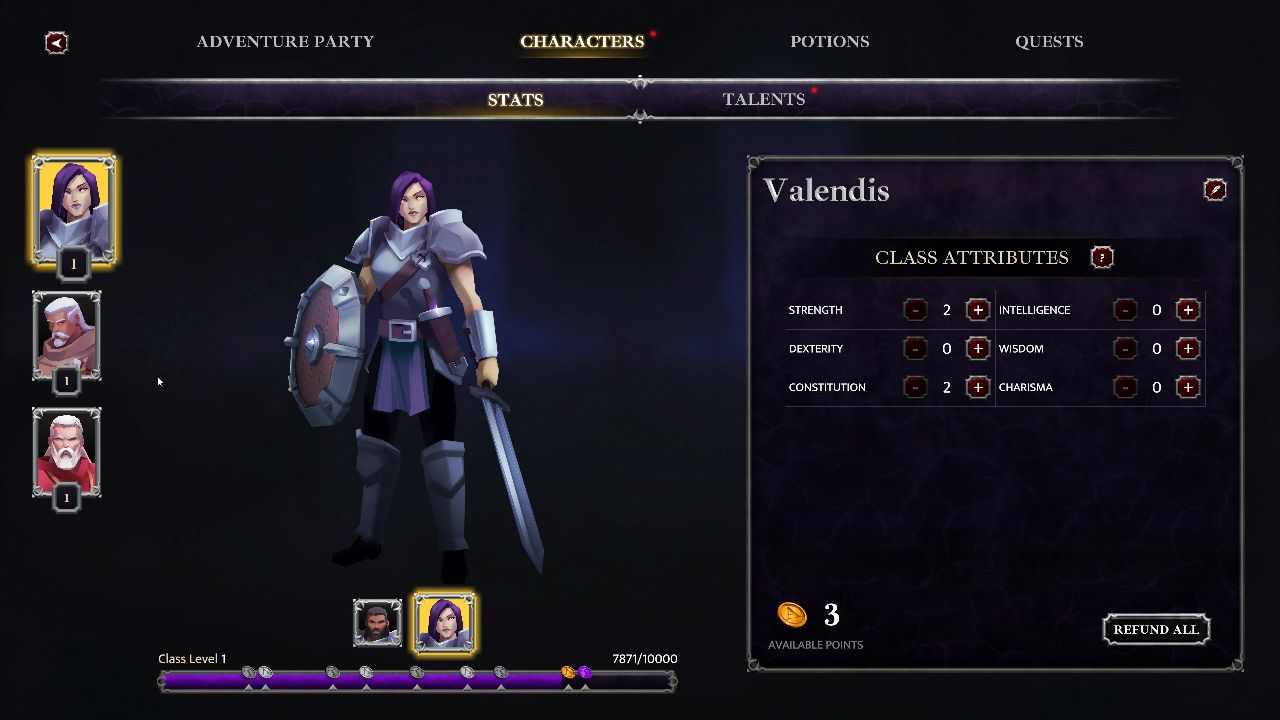Increase Intelligence with its plus button
The width and height of the screenshot is (1280, 720).
[1188, 310]
